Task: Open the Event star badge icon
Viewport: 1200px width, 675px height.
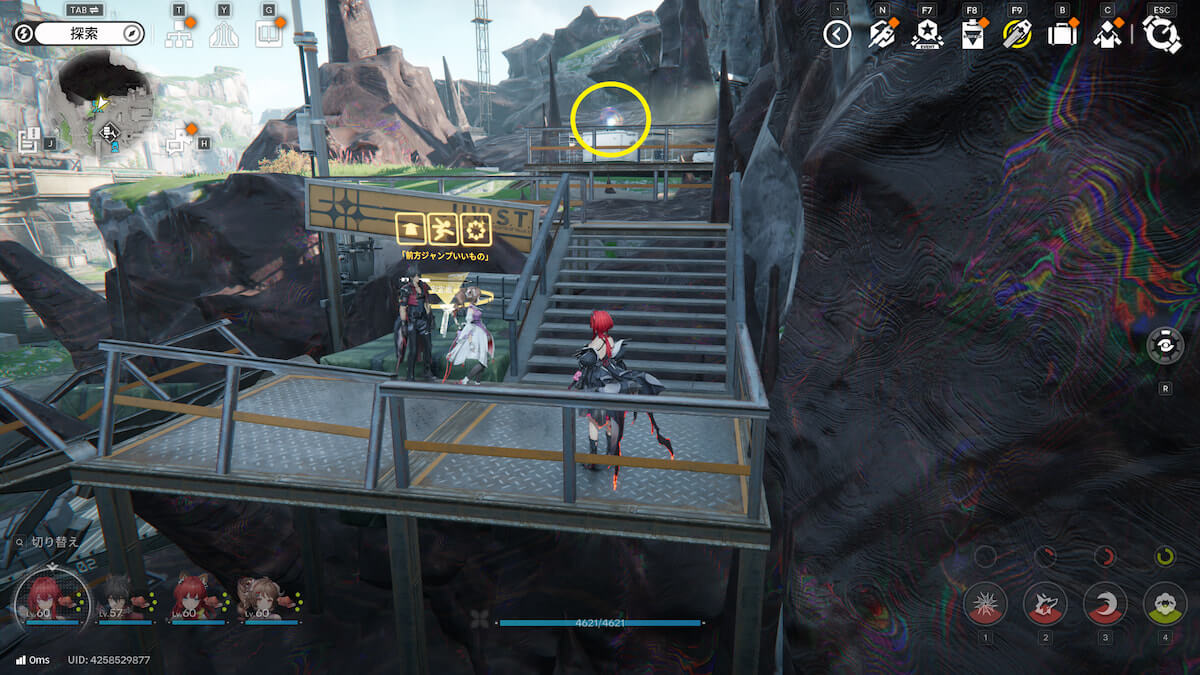Action: tap(927, 35)
